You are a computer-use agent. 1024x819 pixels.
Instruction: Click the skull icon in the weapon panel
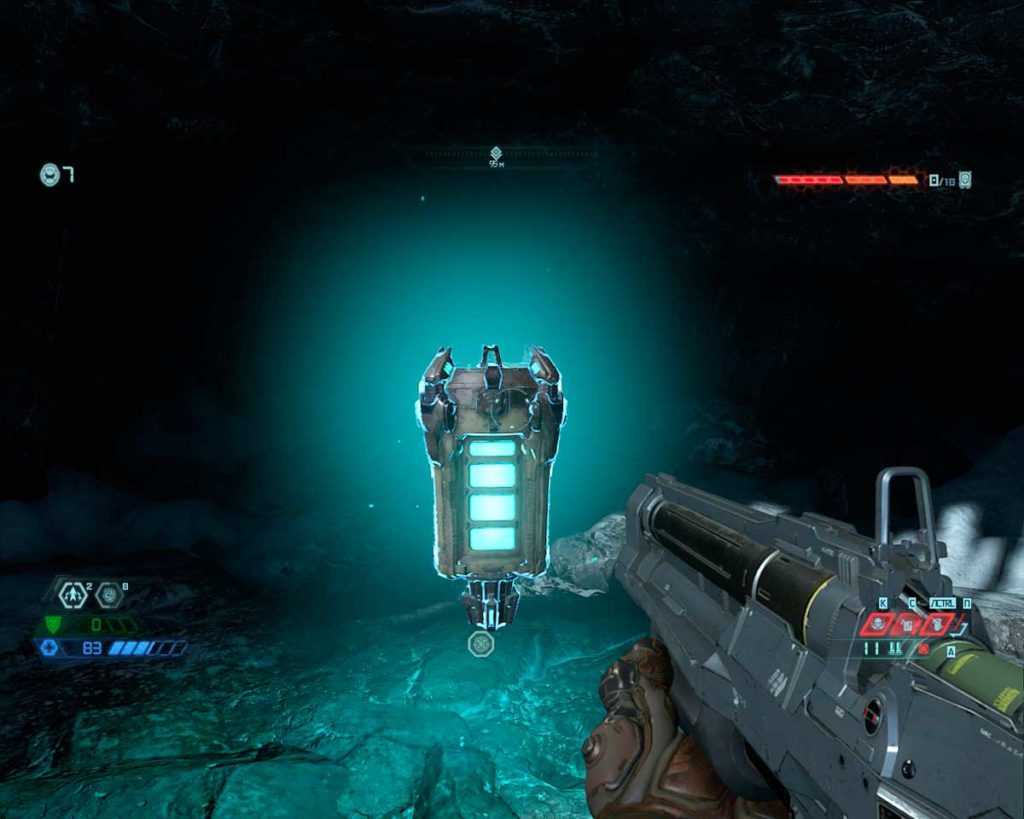[x=879, y=624]
